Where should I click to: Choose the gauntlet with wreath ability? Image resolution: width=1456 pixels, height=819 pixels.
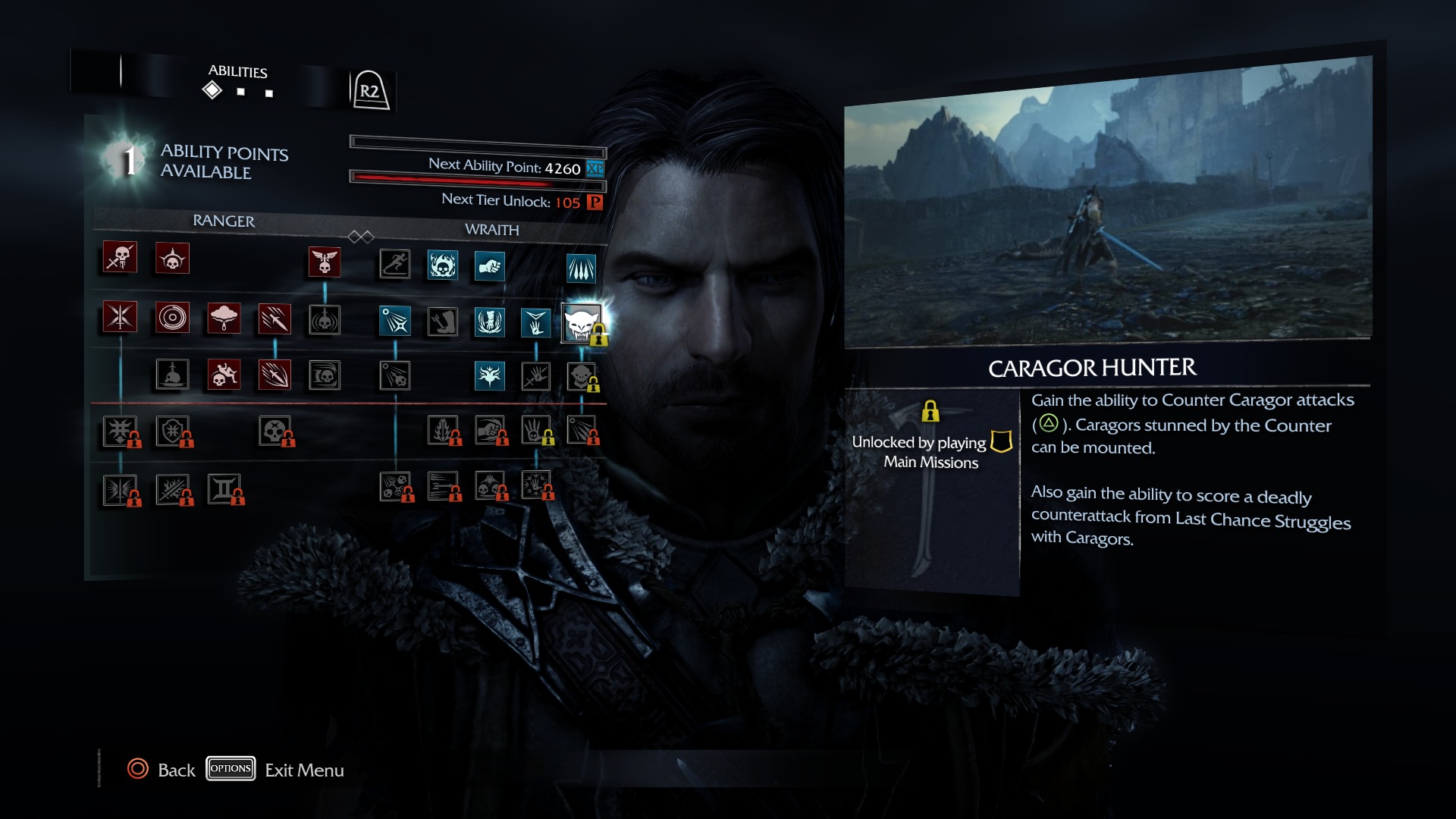click(x=490, y=322)
